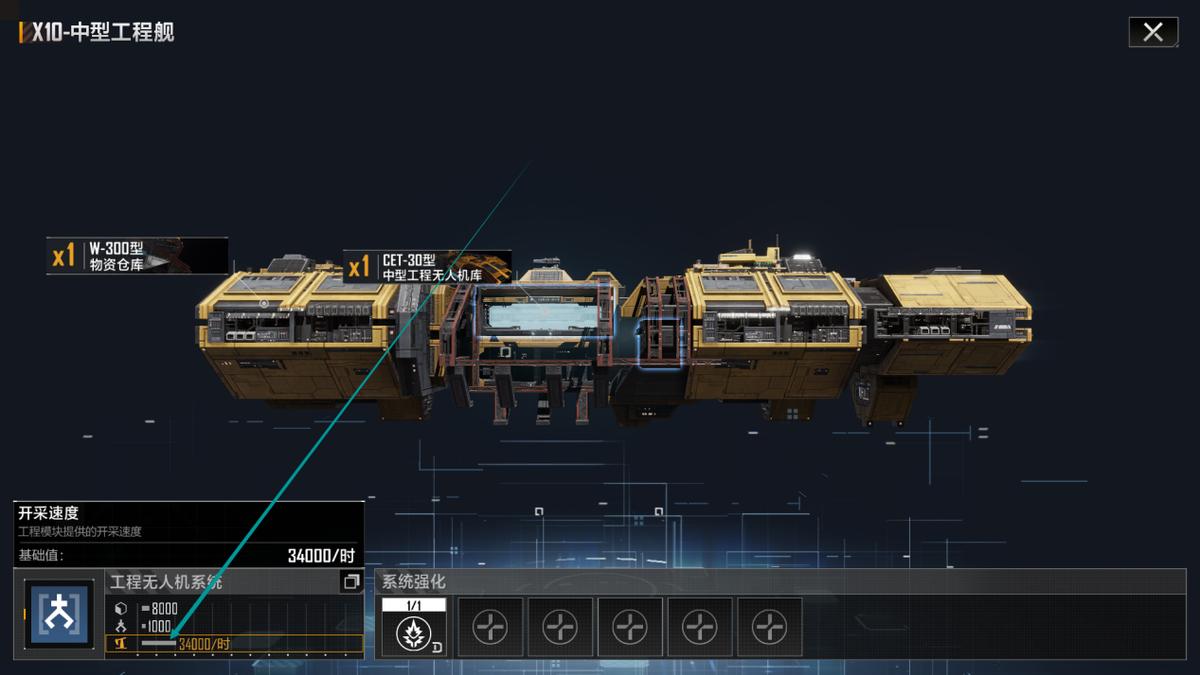Expand the drone system details window icon

tap(351, 582)
